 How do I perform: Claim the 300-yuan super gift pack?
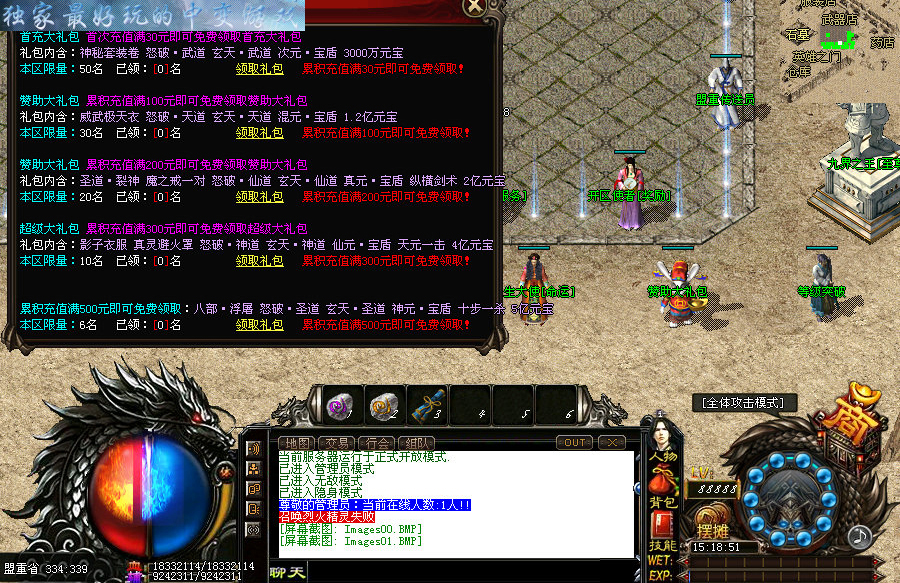coord(259,261)
